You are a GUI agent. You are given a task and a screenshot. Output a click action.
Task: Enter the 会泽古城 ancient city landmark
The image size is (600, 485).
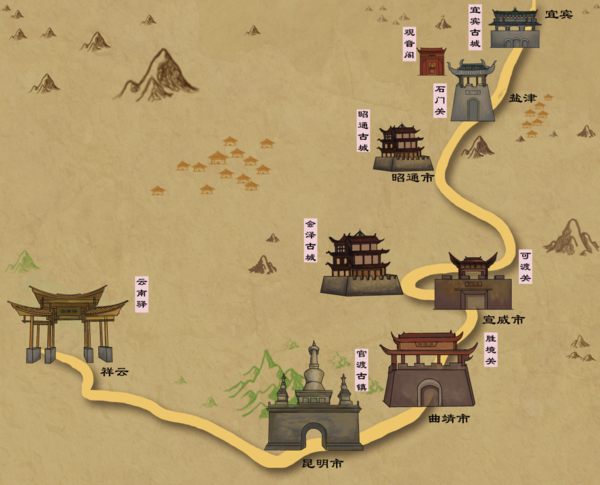(359, 264)
